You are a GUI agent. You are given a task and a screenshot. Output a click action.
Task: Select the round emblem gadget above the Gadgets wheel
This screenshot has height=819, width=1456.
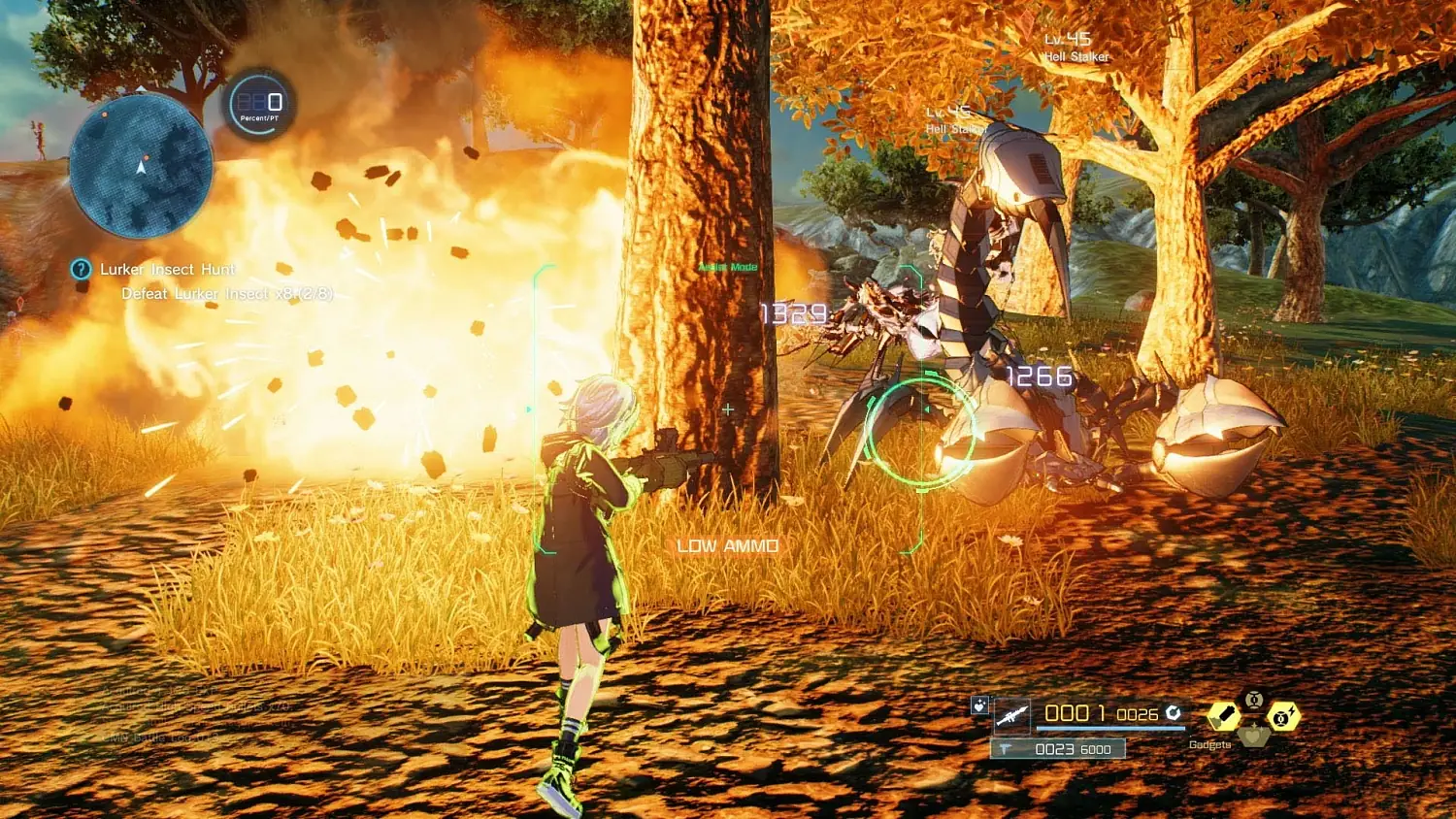pos(1253,702)
